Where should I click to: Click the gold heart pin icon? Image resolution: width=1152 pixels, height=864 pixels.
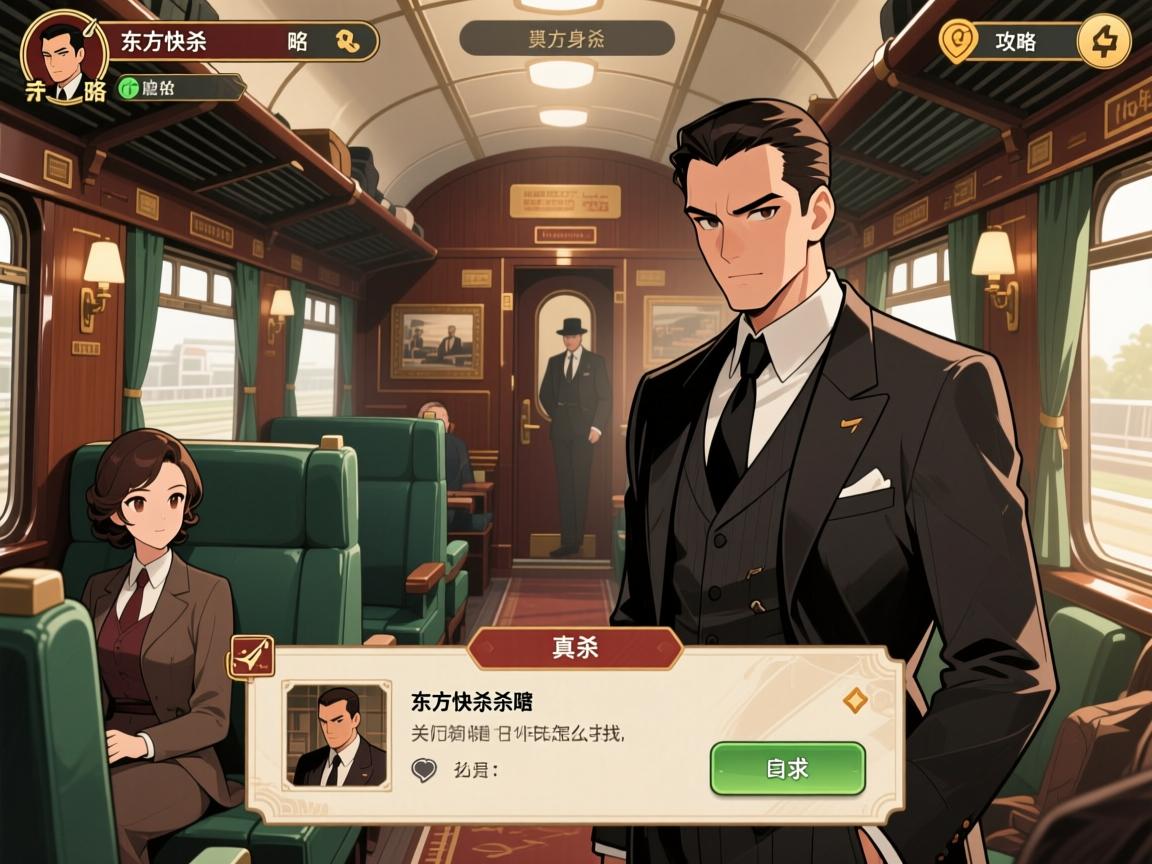pos(959,42)
